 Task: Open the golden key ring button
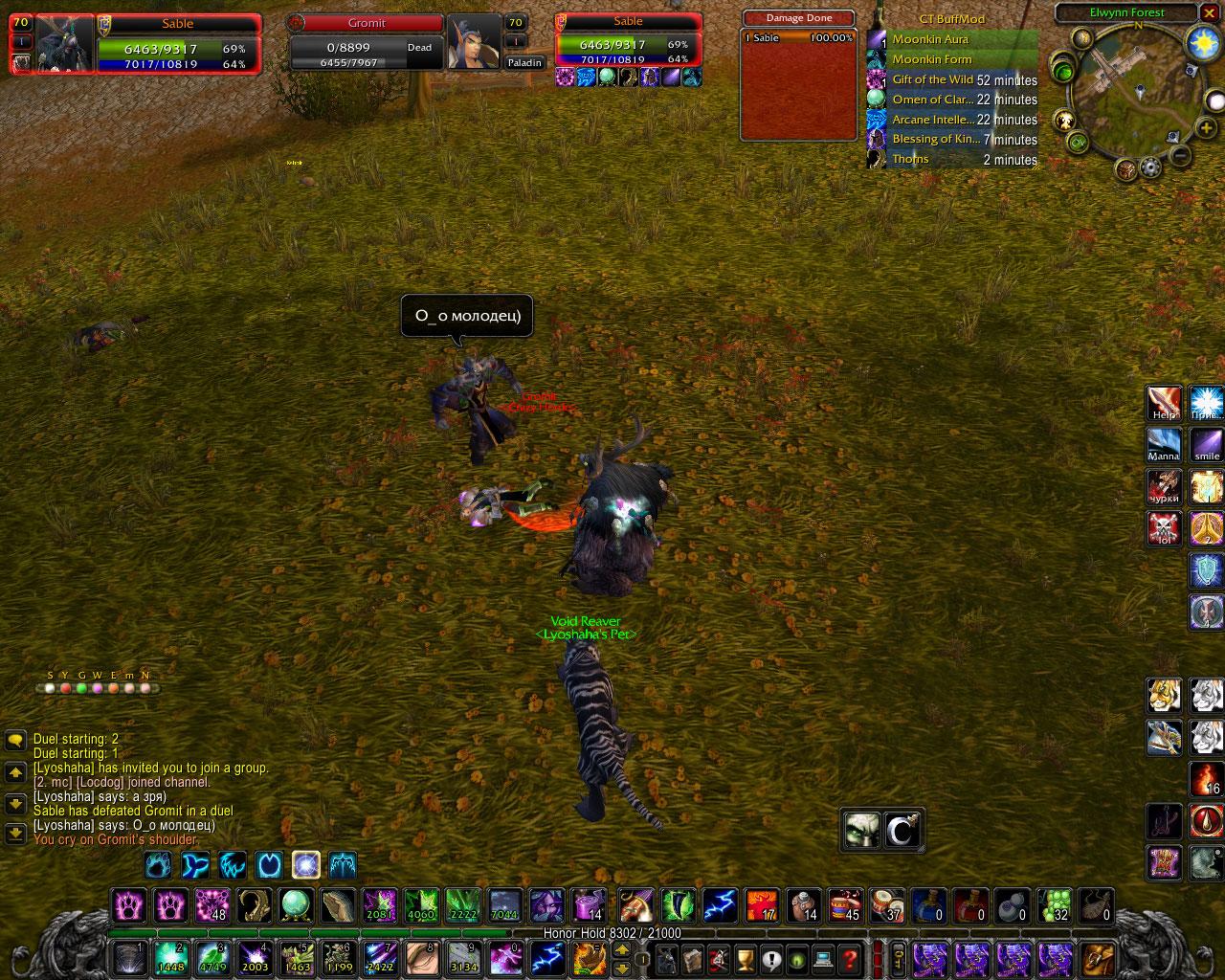click(899, 958)
